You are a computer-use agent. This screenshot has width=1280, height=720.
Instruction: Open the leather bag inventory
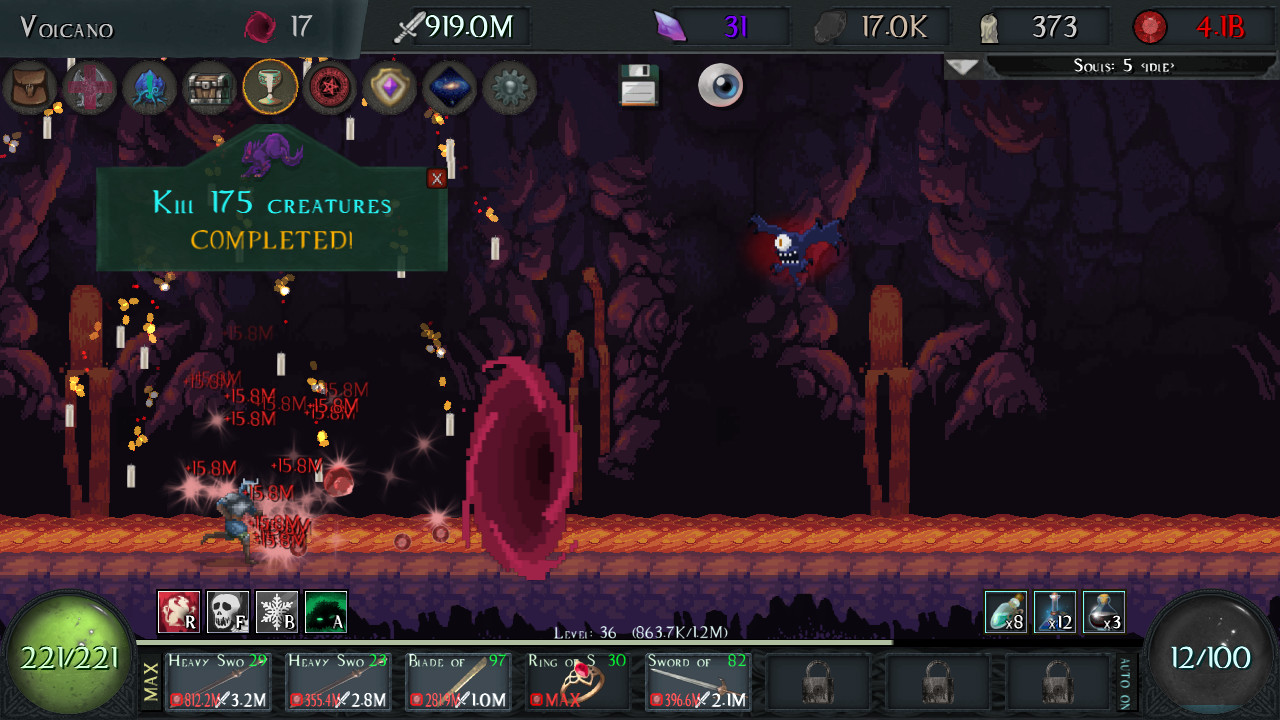[29, 88]
